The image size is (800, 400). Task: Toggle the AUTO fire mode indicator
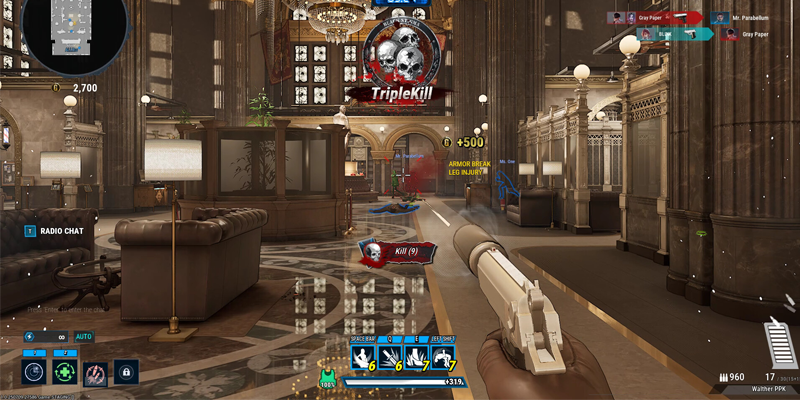84,337
